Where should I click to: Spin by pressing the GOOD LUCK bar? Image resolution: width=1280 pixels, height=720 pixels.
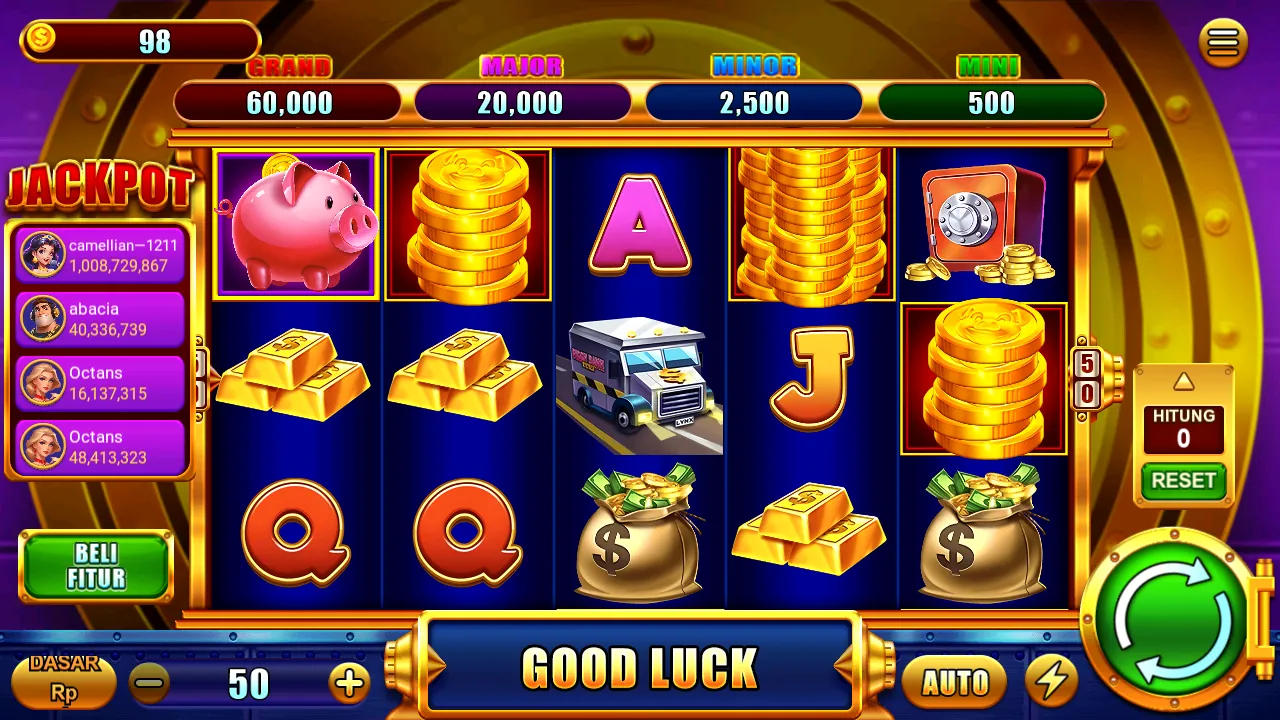(640, 663)
